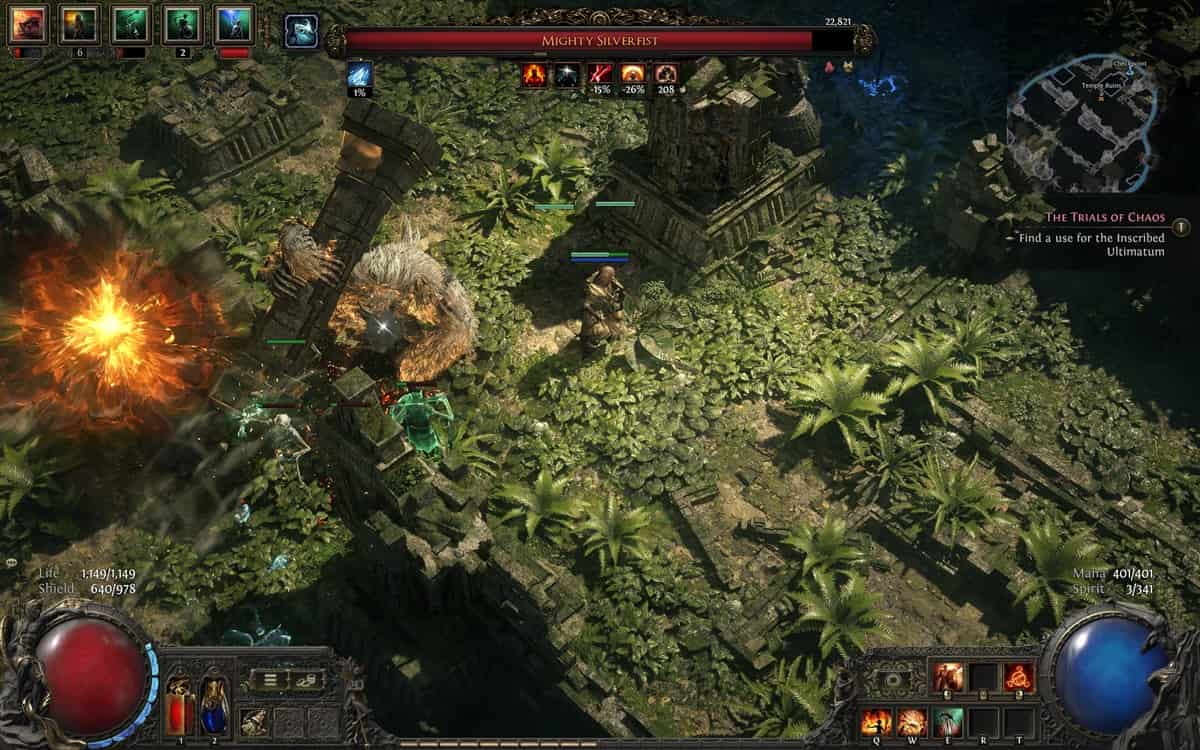Click the chain-link button beside the menu
Screen dimensions: 1200x750
point(307,680)
